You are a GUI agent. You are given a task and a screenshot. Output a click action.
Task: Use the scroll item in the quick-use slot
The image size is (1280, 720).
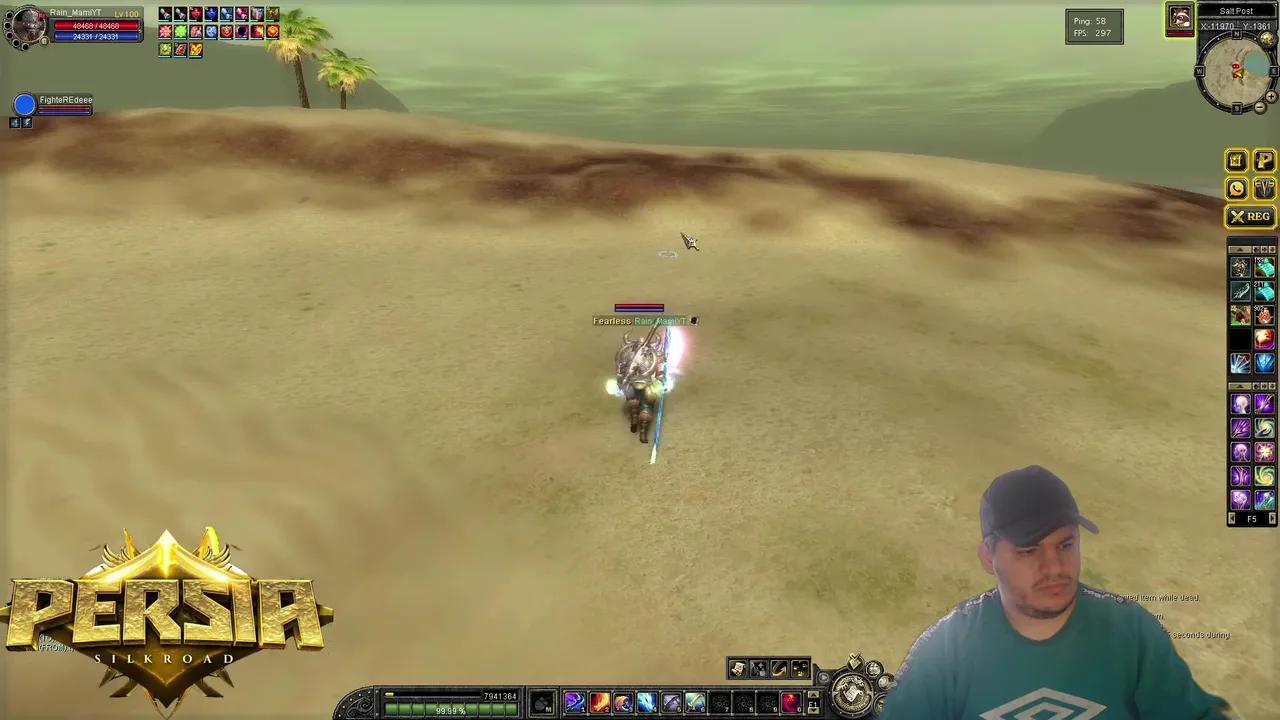[x=737, y=668]
